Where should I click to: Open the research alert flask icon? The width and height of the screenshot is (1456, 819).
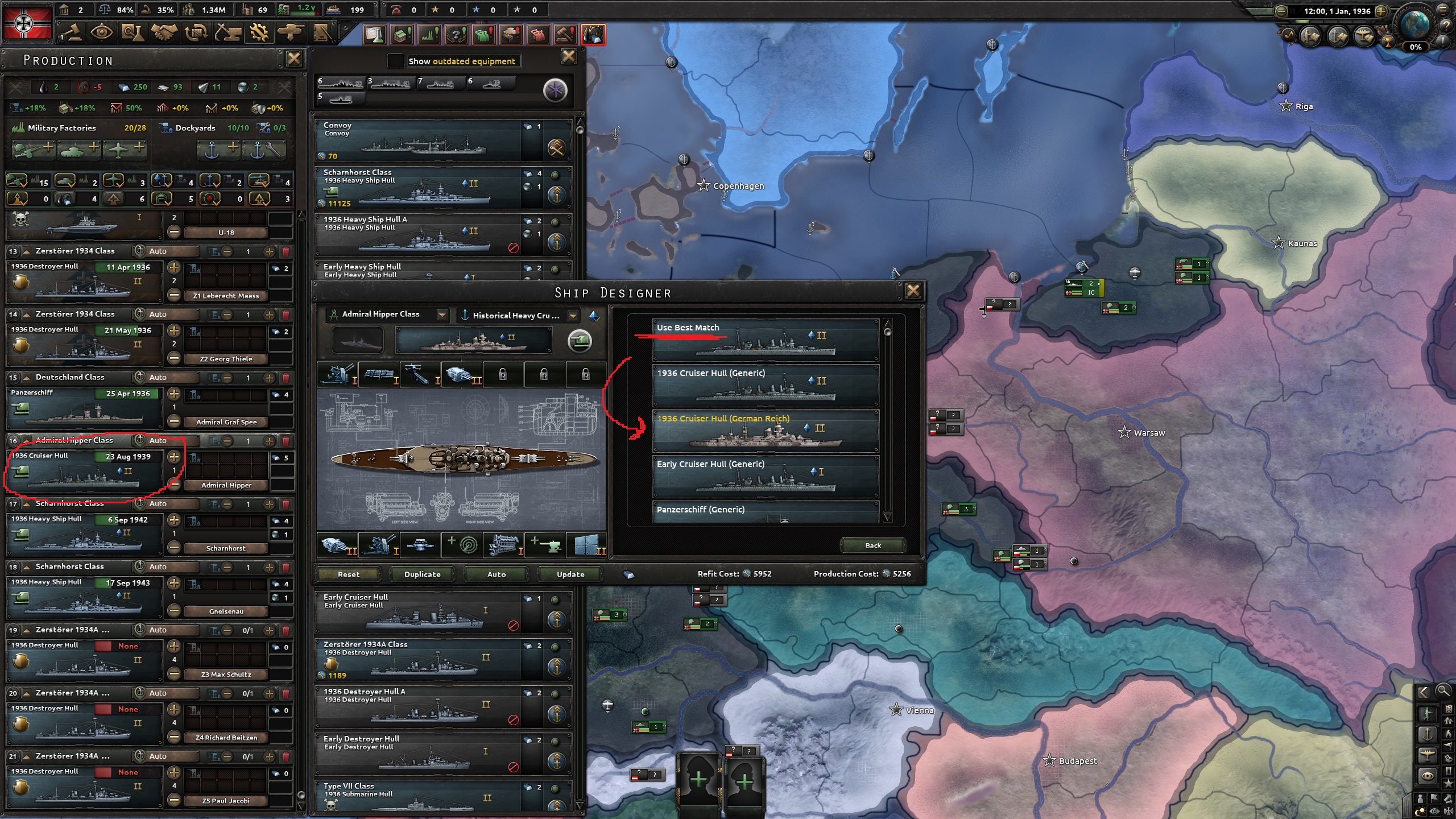[x=373, y=35]
